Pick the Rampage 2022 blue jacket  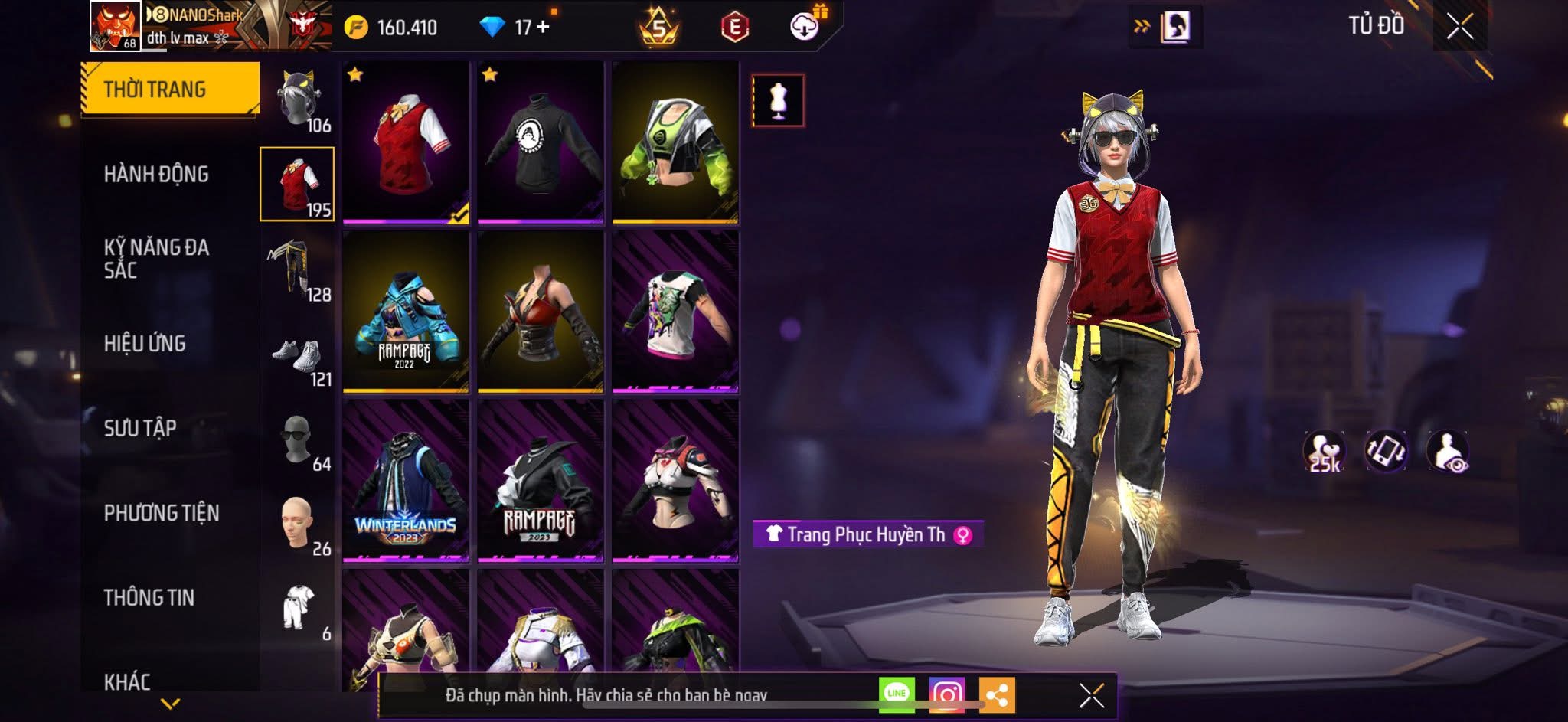(406, 312)
